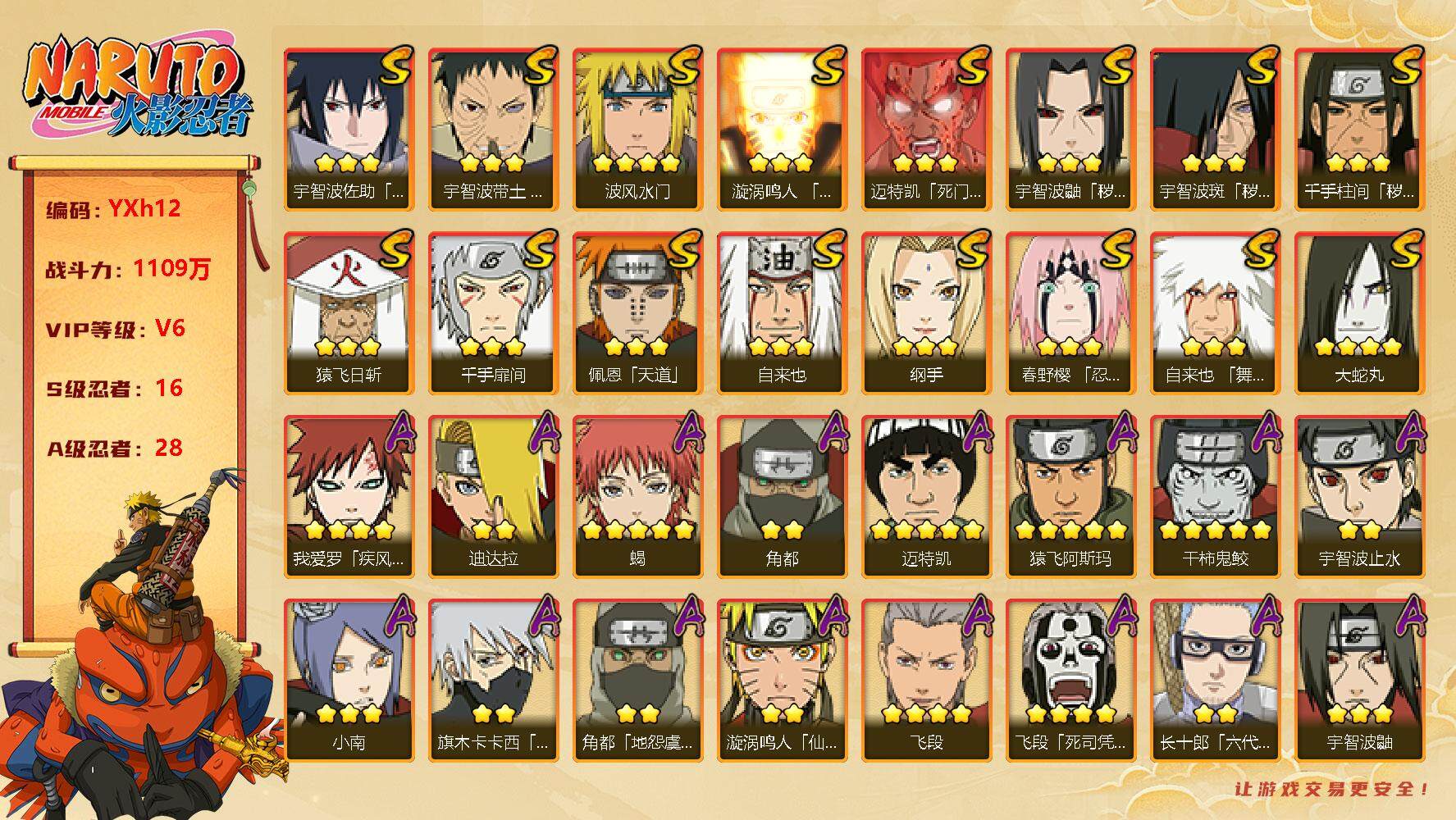The height and width of the screenshot is (820, 1456).
Task: Select the 宇智波斑 ninja card
Action: (1215, 128)
